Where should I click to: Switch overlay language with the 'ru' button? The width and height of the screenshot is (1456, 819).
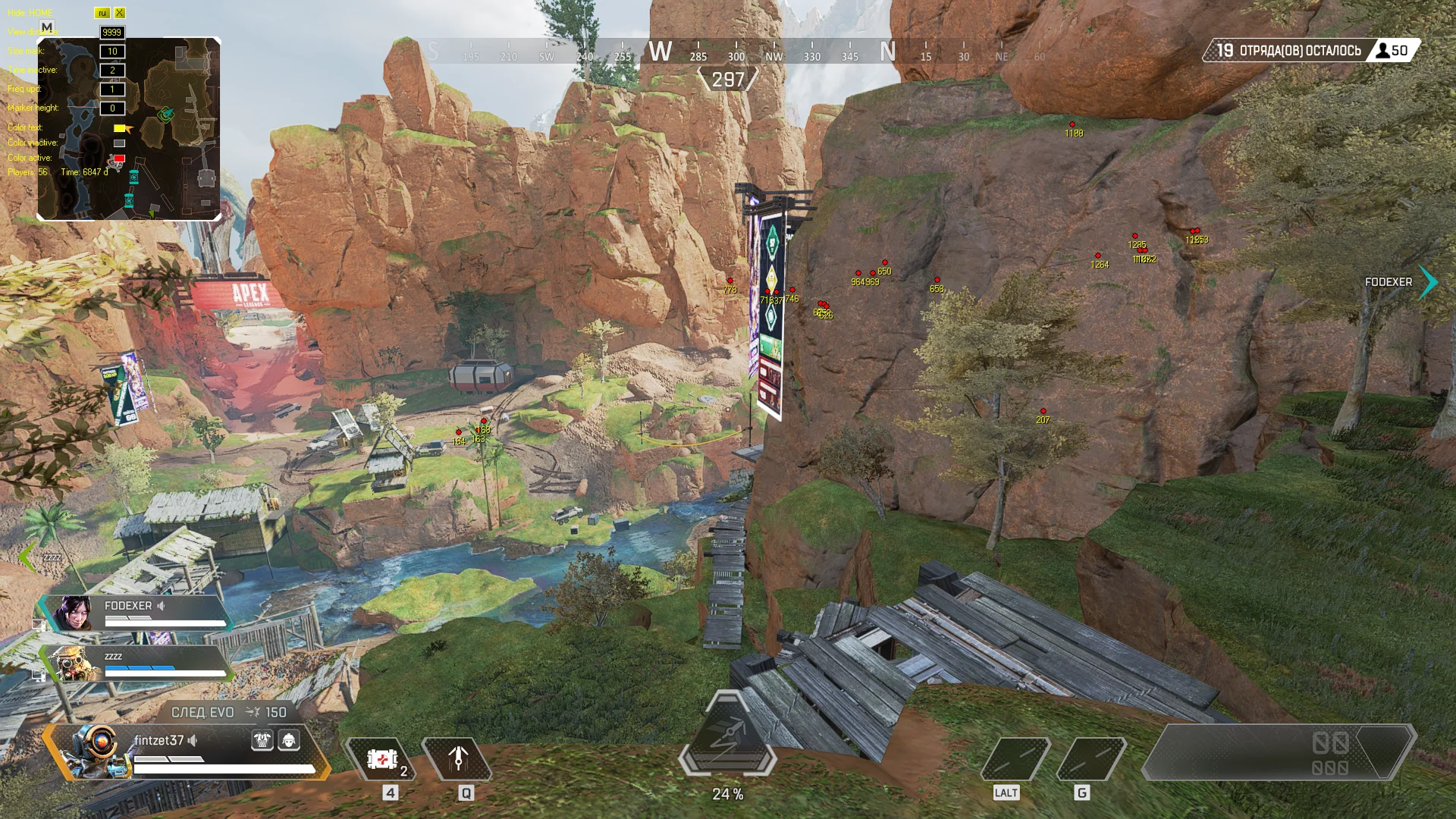(x=102, y=13)
